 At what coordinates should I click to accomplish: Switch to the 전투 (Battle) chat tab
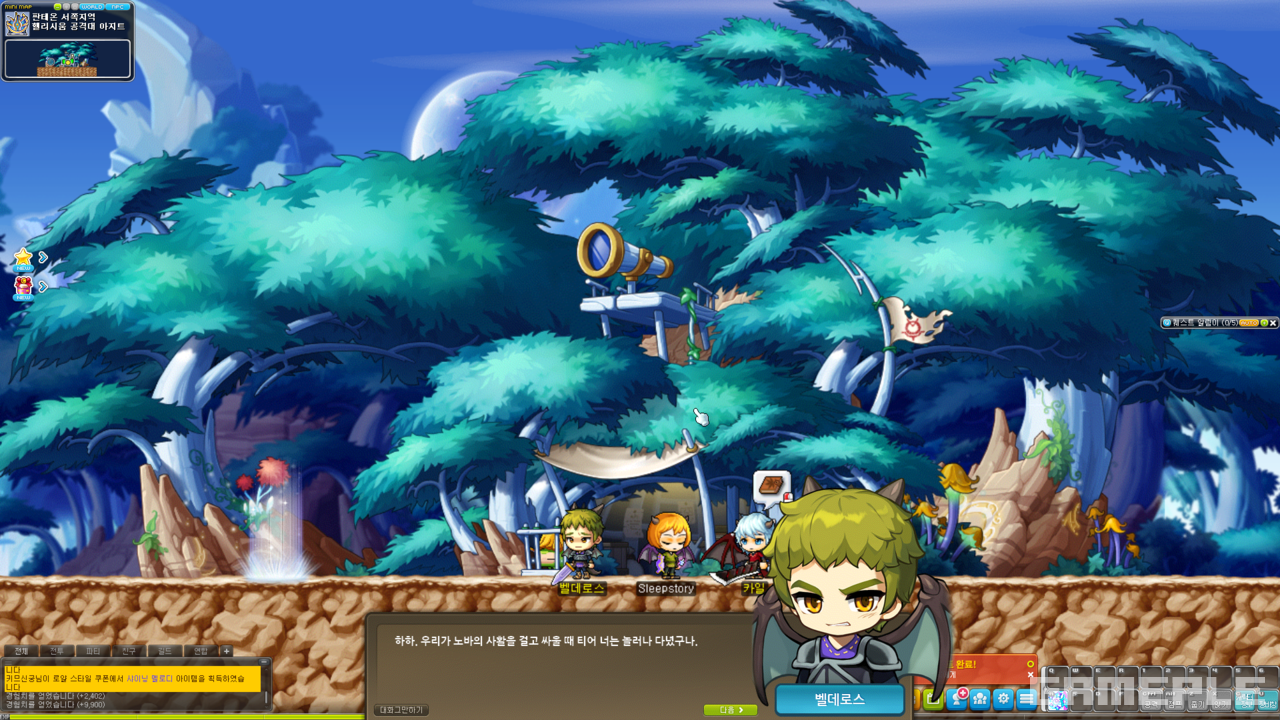(x=57, y=651)
